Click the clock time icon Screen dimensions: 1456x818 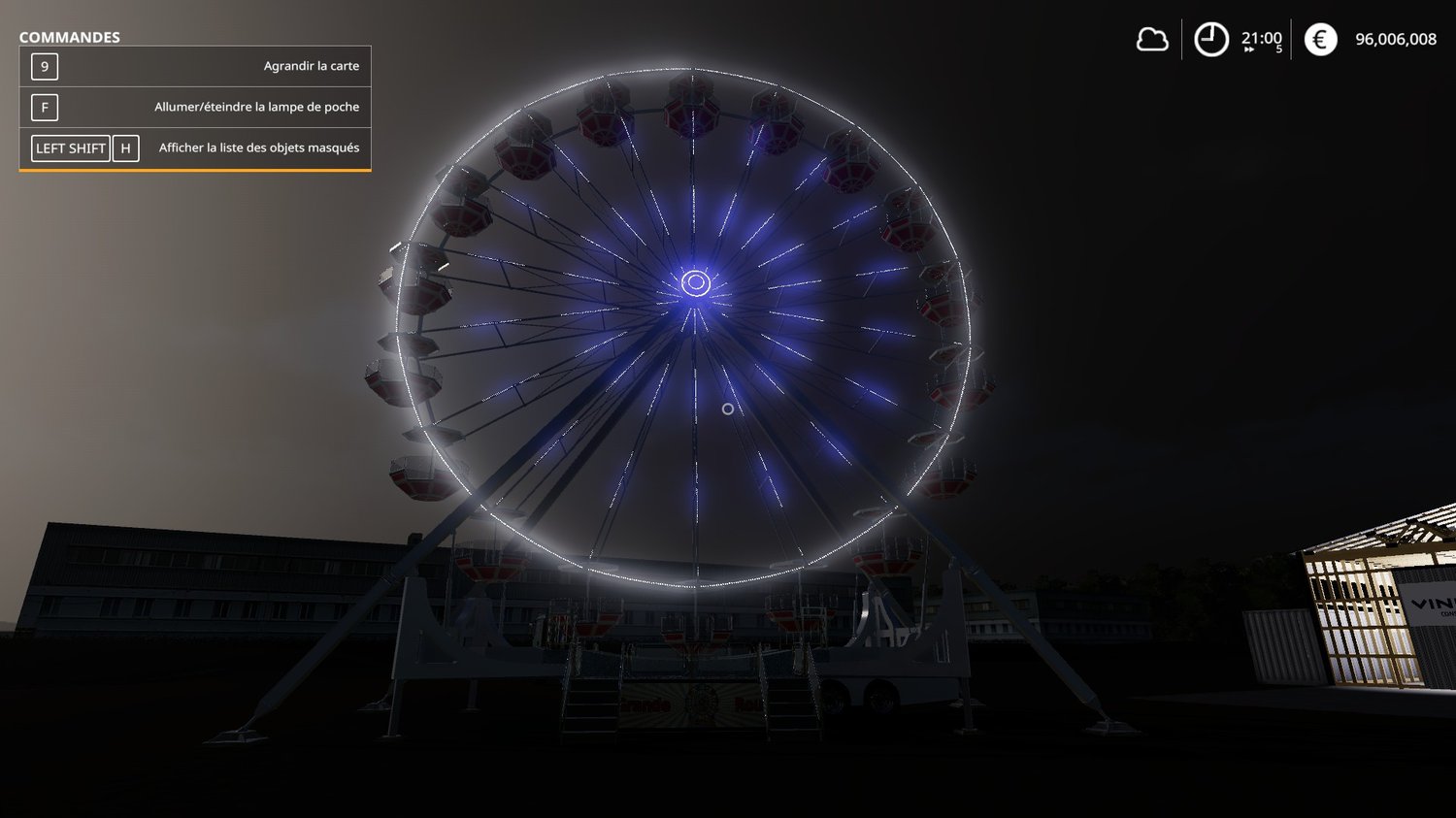(1210, 40)
